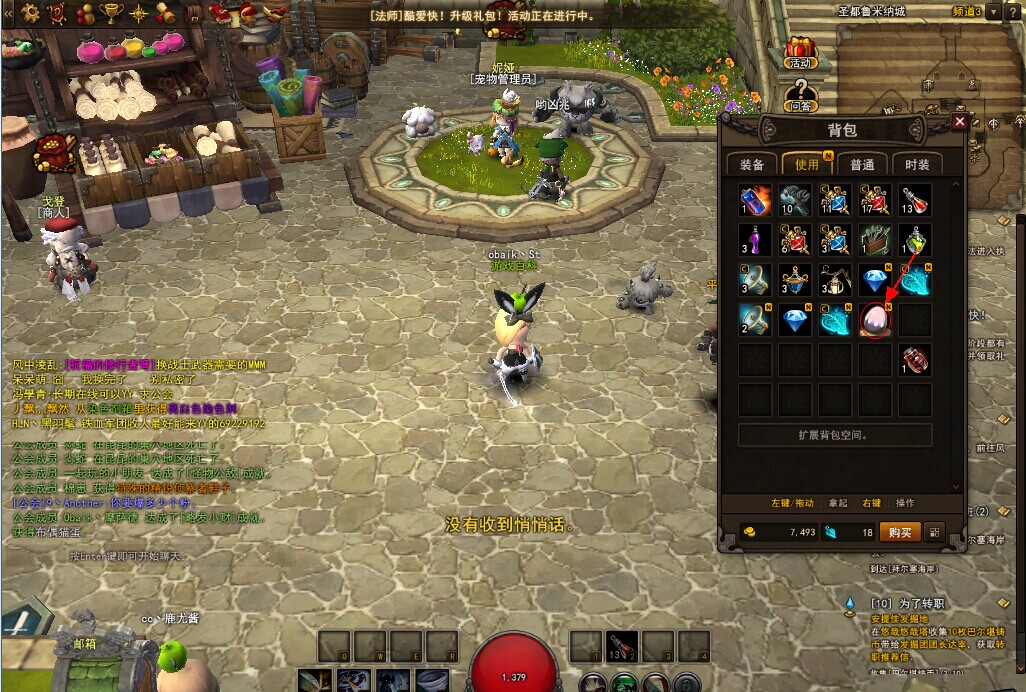
Task: Pick the red barrel item slot
Action: [915, 359]
